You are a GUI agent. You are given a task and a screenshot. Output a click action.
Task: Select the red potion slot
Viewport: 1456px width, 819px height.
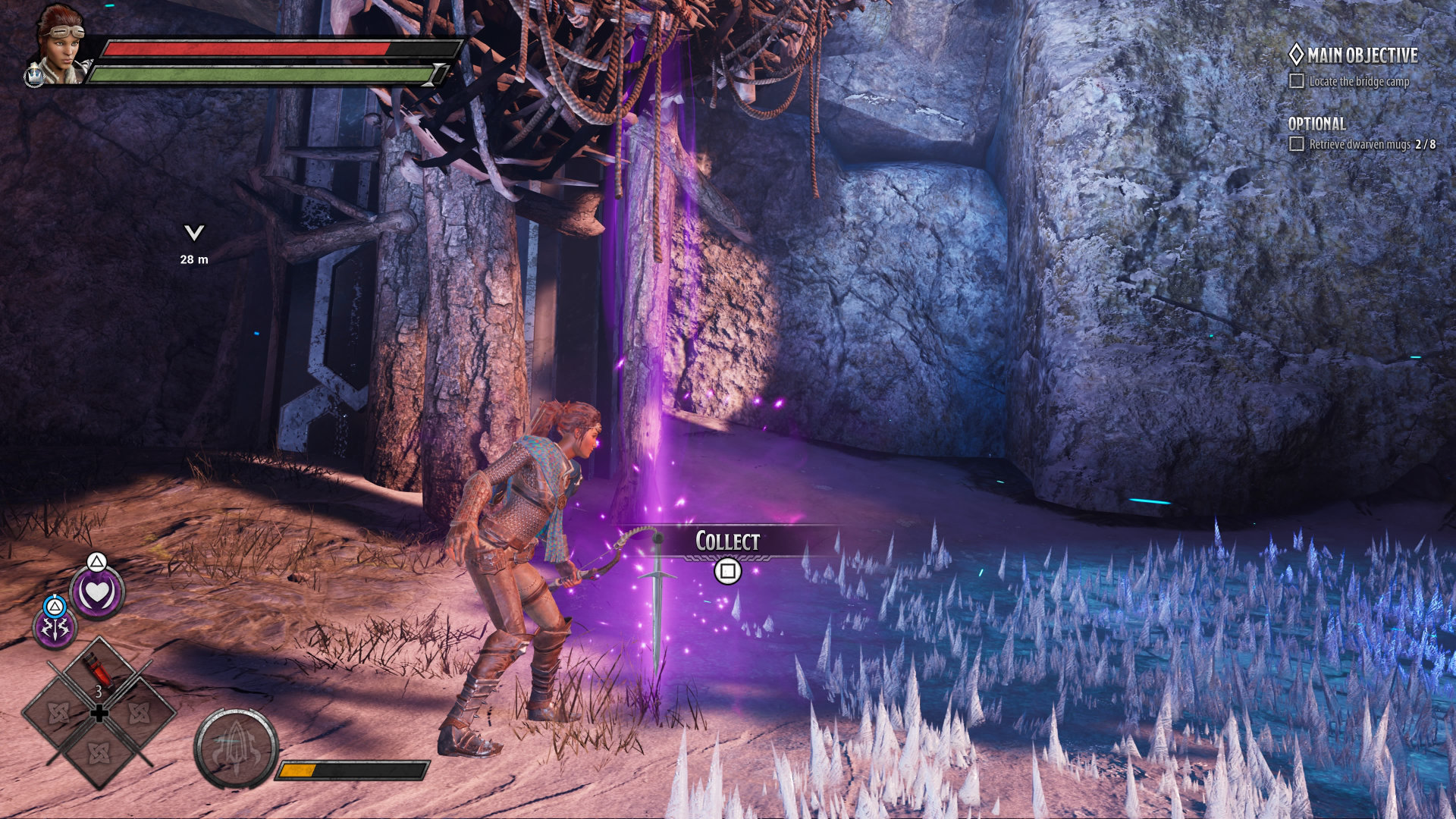click(99, 673)
